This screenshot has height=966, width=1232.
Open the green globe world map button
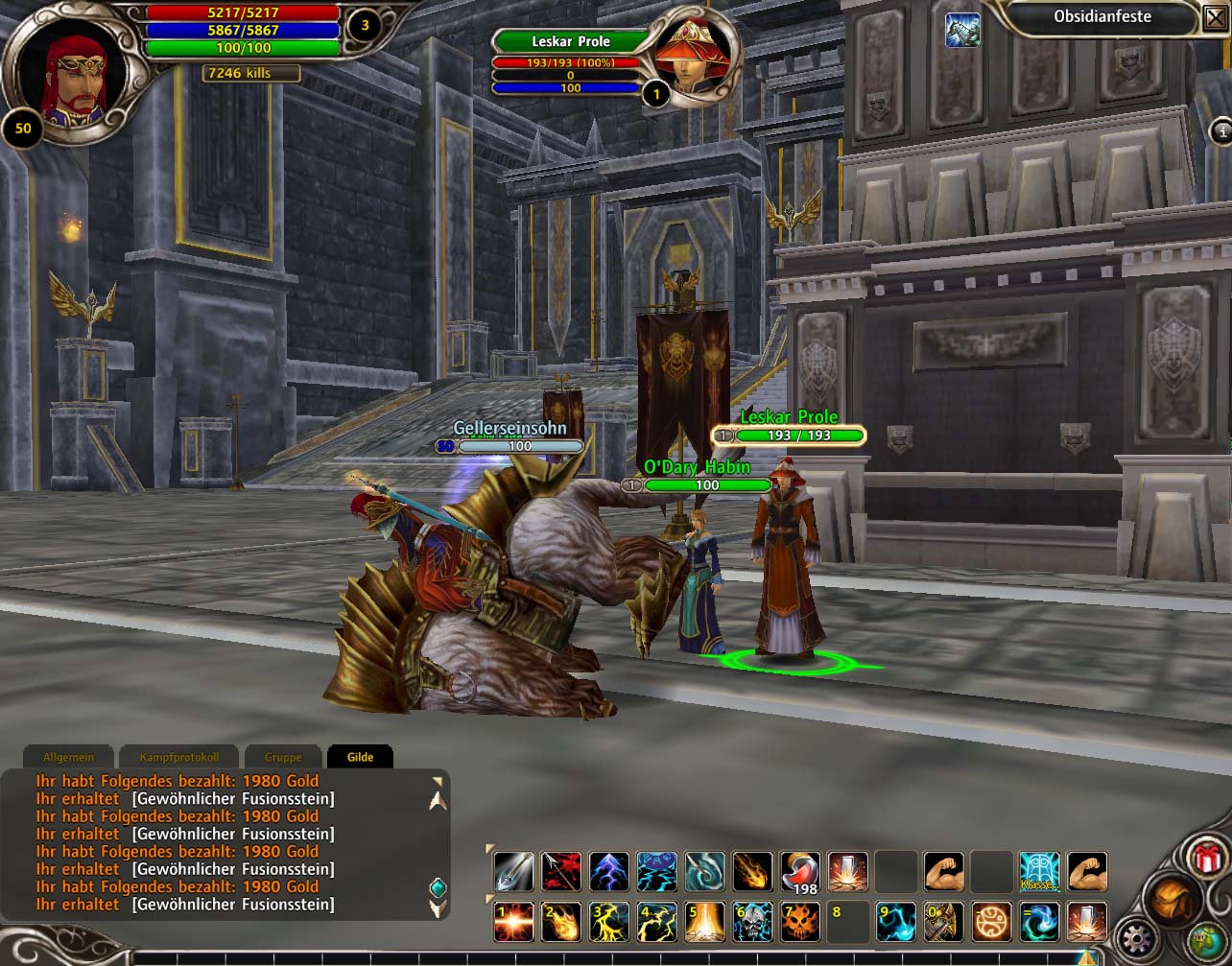1207,938
